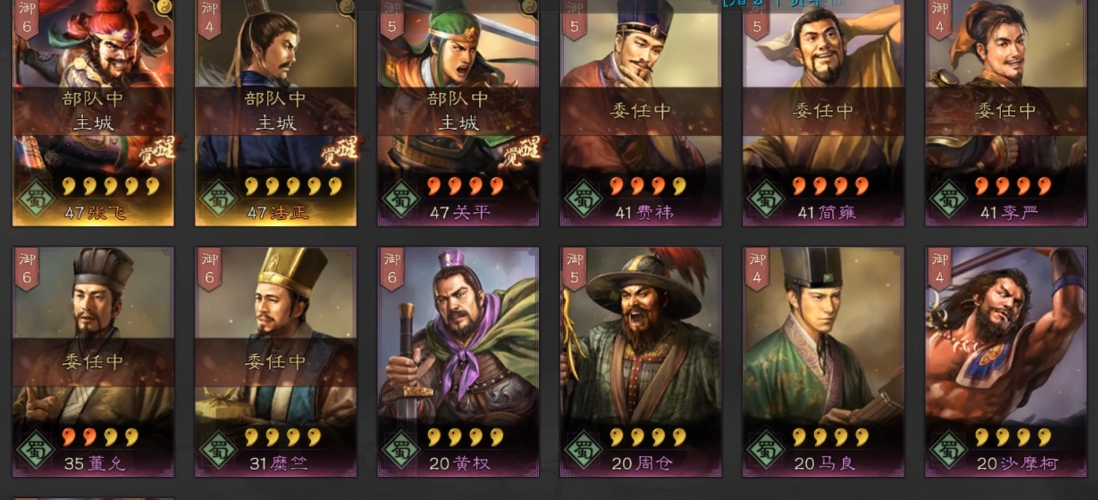Image resolution: width=1098 pixels, height=500 pixels.
Task: Choose the 黄权 hero card
Action: click(x=458, y=360)
